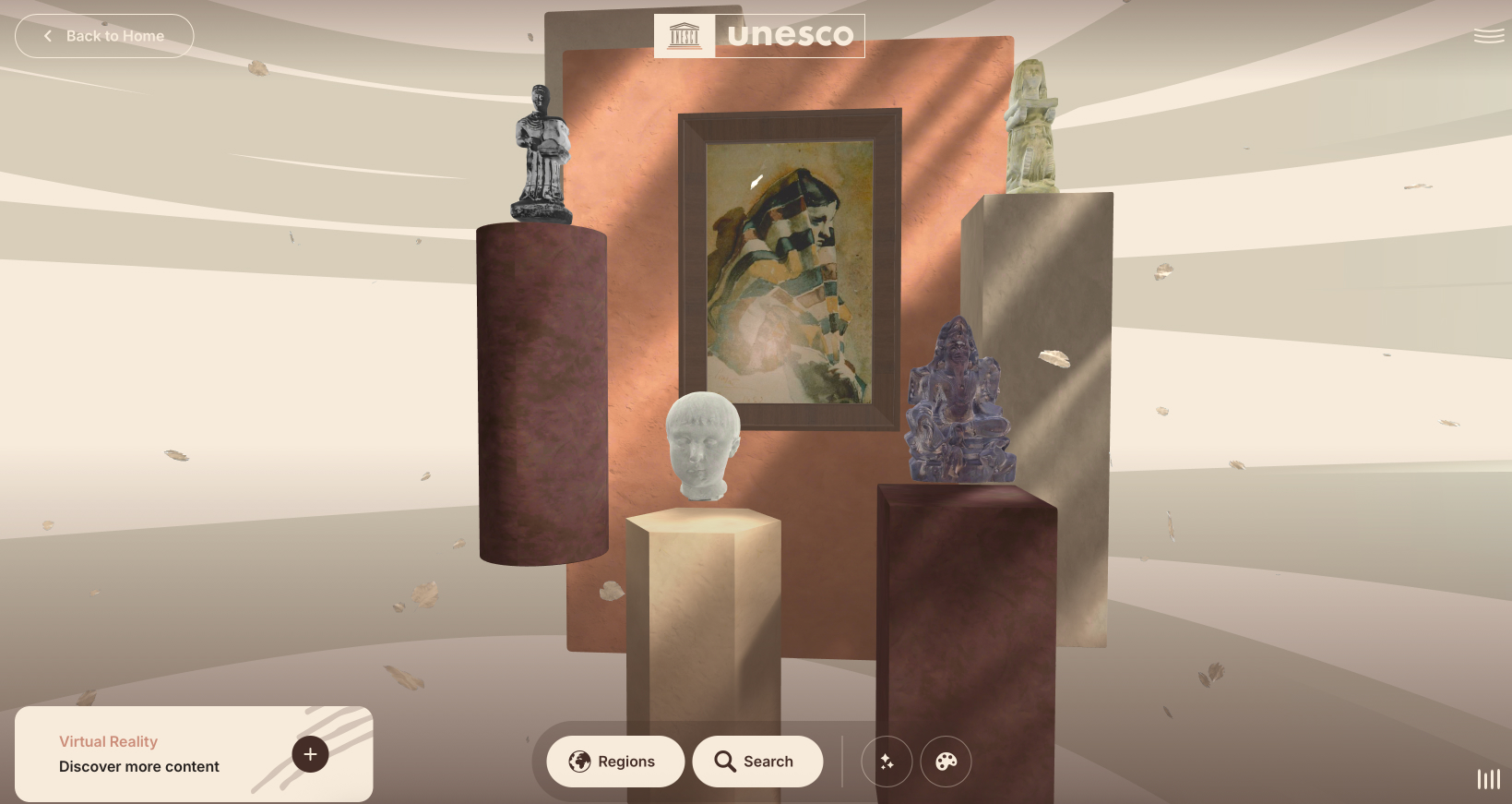Select the framed portrait painting
This screenshot has height=804, width=1512.
[789, 270]
